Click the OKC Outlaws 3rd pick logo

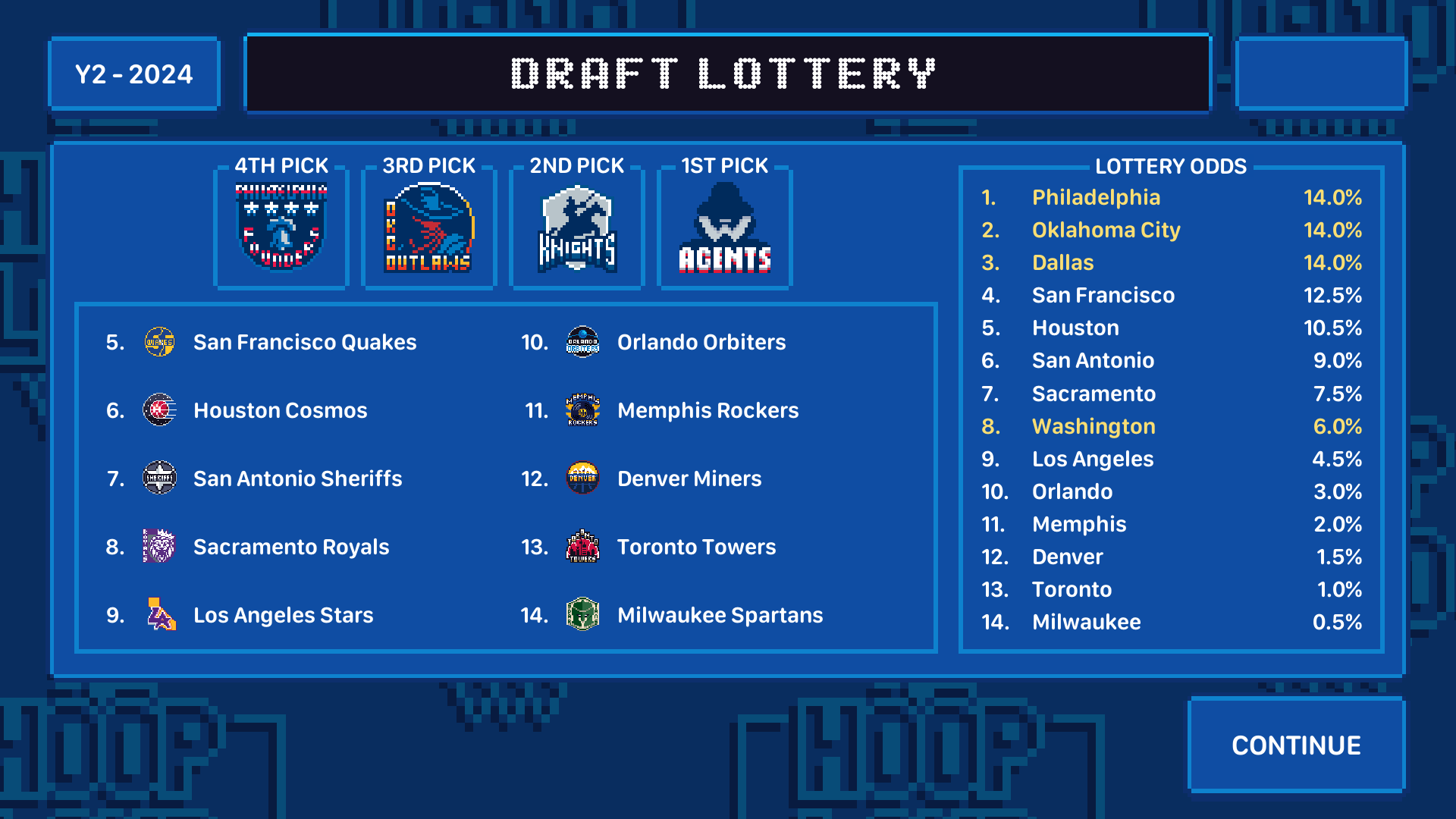click(428, 225)
